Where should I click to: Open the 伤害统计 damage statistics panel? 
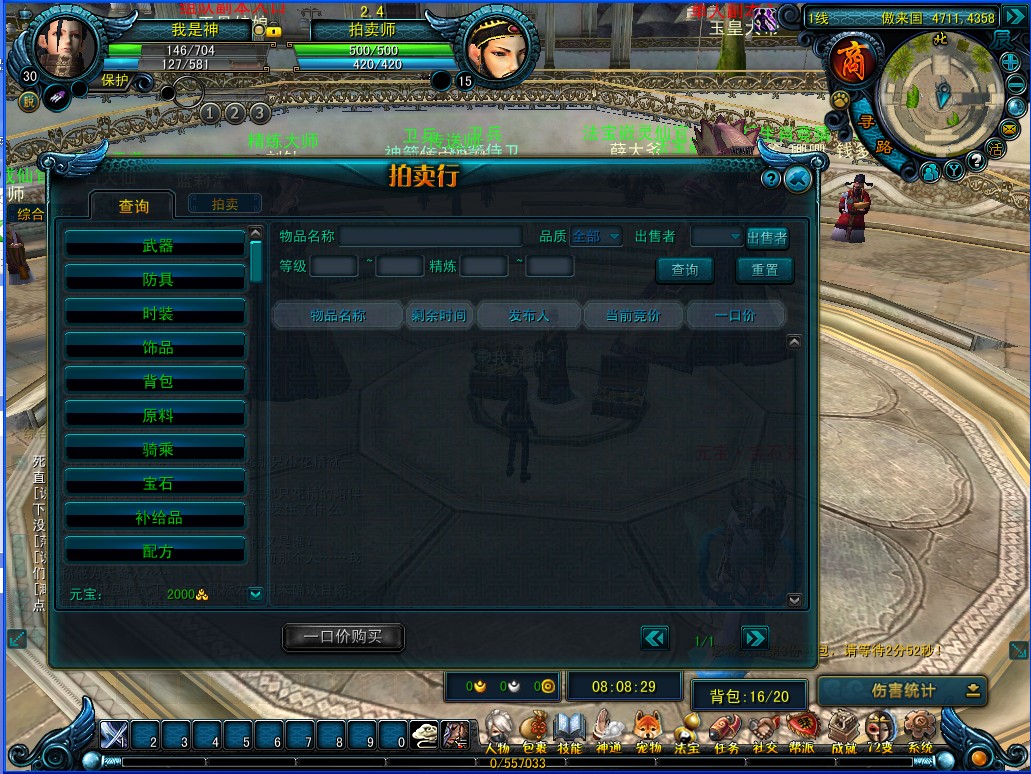tap(902, 690)
